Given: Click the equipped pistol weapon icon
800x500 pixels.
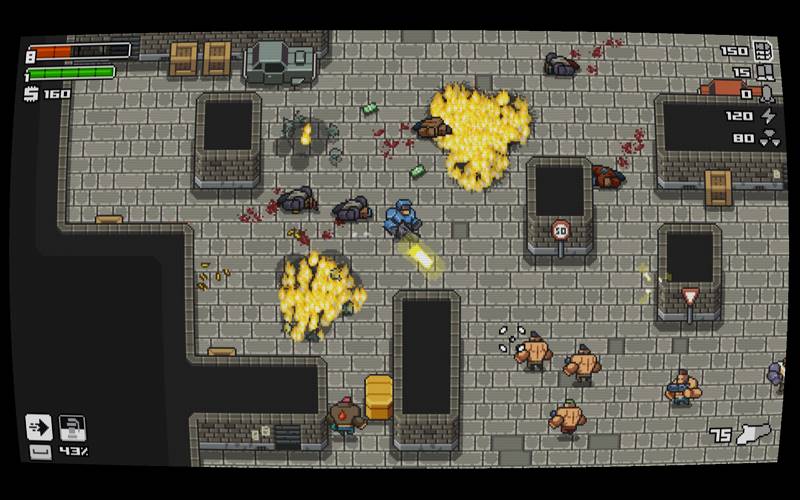Looking at the screenshot, I should click(755, 434).
